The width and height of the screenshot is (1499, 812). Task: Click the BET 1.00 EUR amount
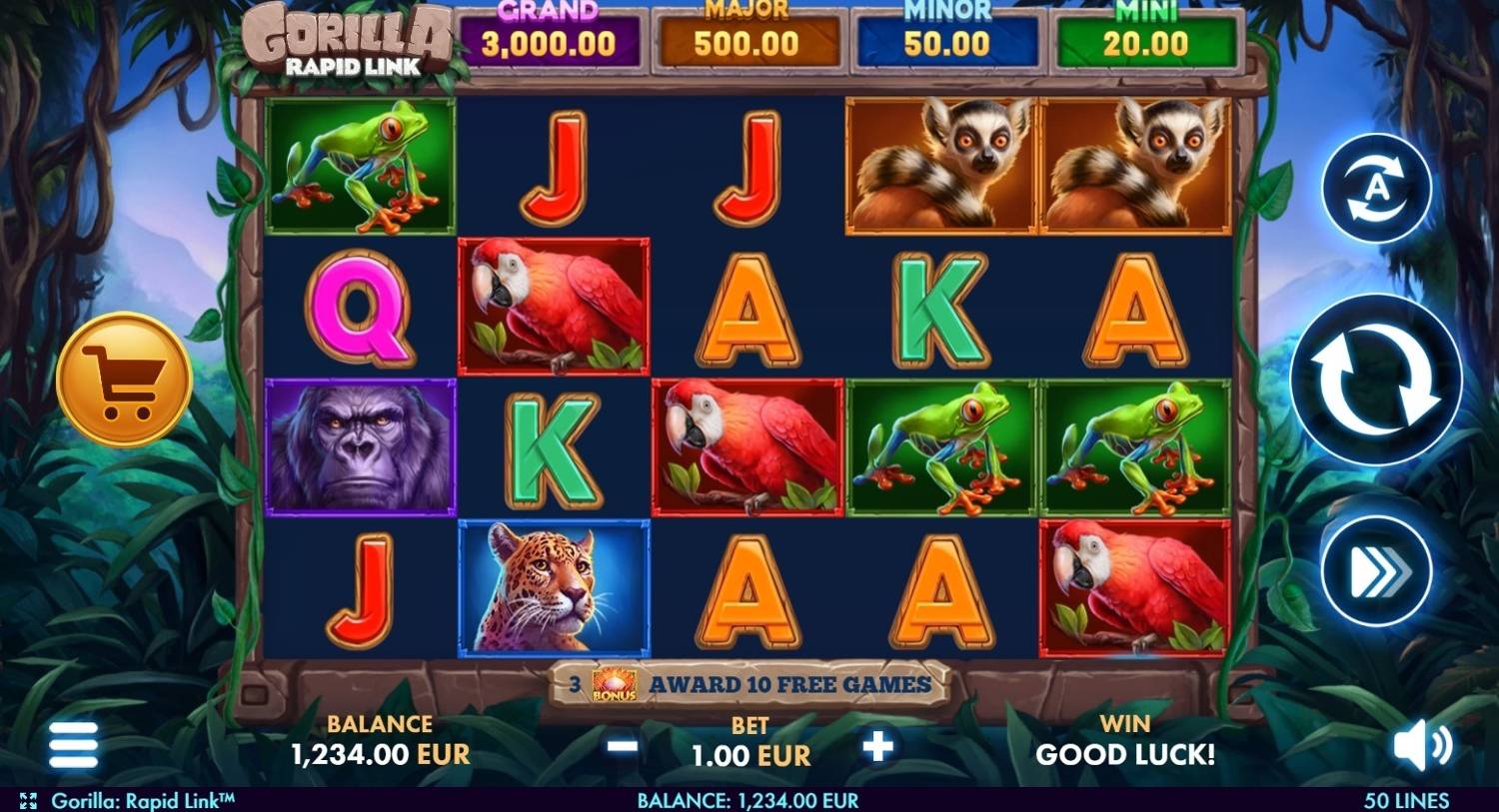pyautogui.click(x=748, y=756)
